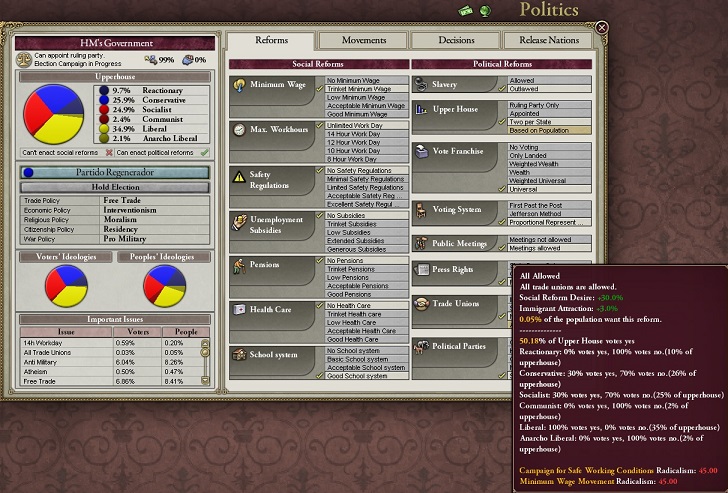The height and width of the screenshot is (493, 728).
Task: Switch to the Movements tab
Action: click(363, 40)
